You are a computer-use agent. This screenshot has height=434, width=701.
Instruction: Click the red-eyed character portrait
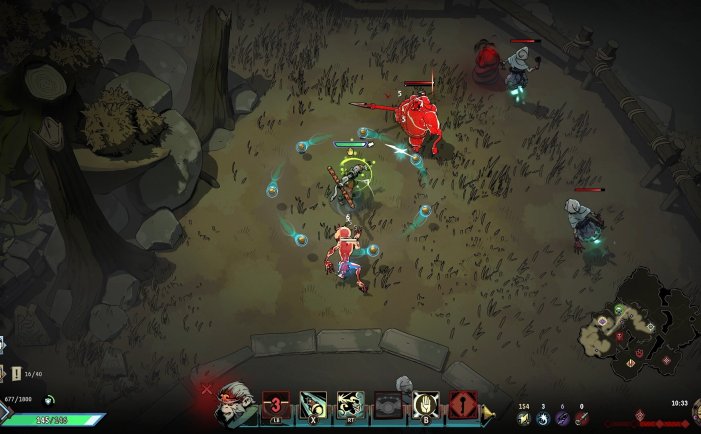coord(233,402)
